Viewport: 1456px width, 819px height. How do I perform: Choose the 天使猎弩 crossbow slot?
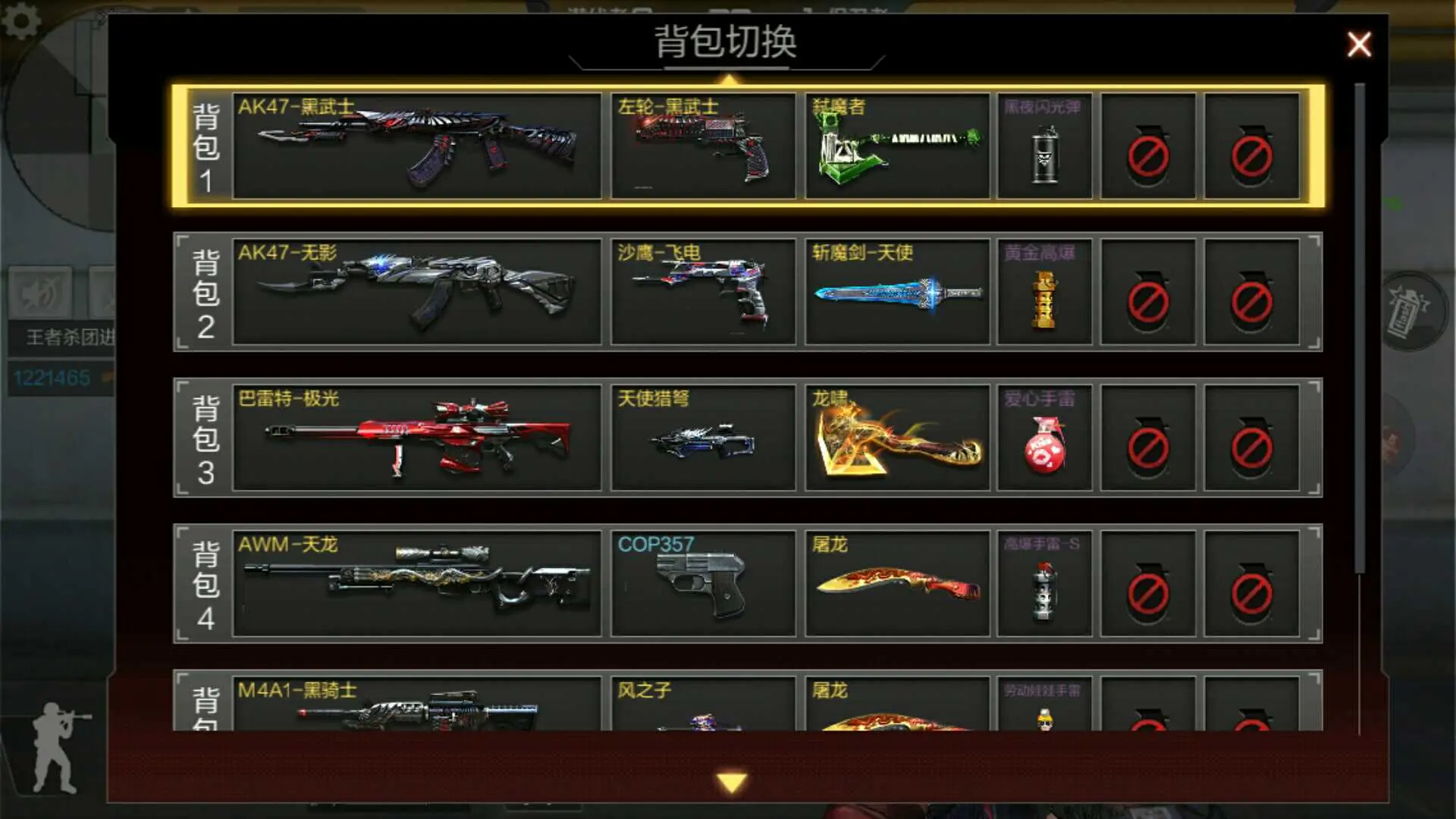tap(703, 438)
